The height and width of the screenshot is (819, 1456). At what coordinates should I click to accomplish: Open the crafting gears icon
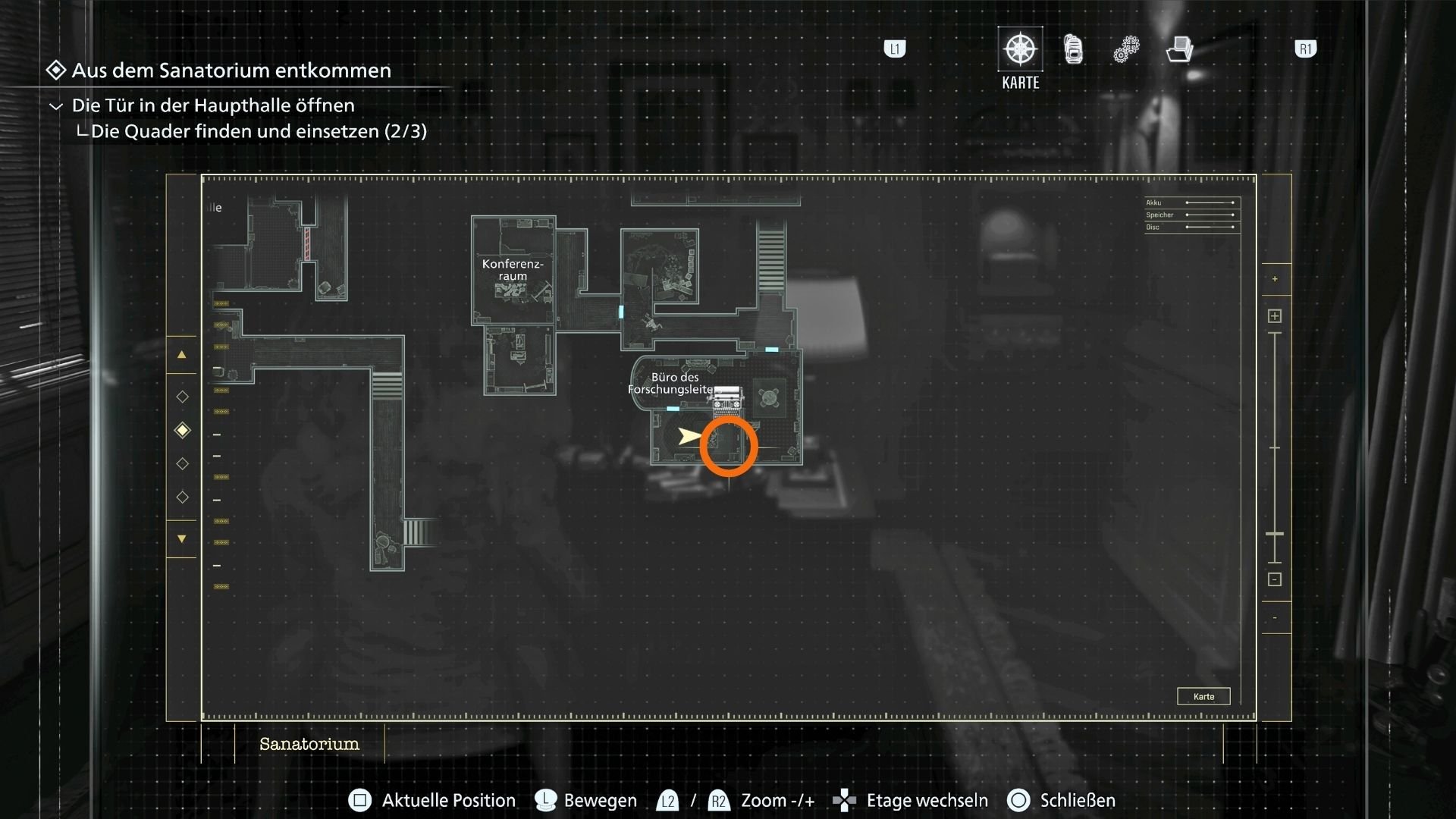(x=1125, y=49)
